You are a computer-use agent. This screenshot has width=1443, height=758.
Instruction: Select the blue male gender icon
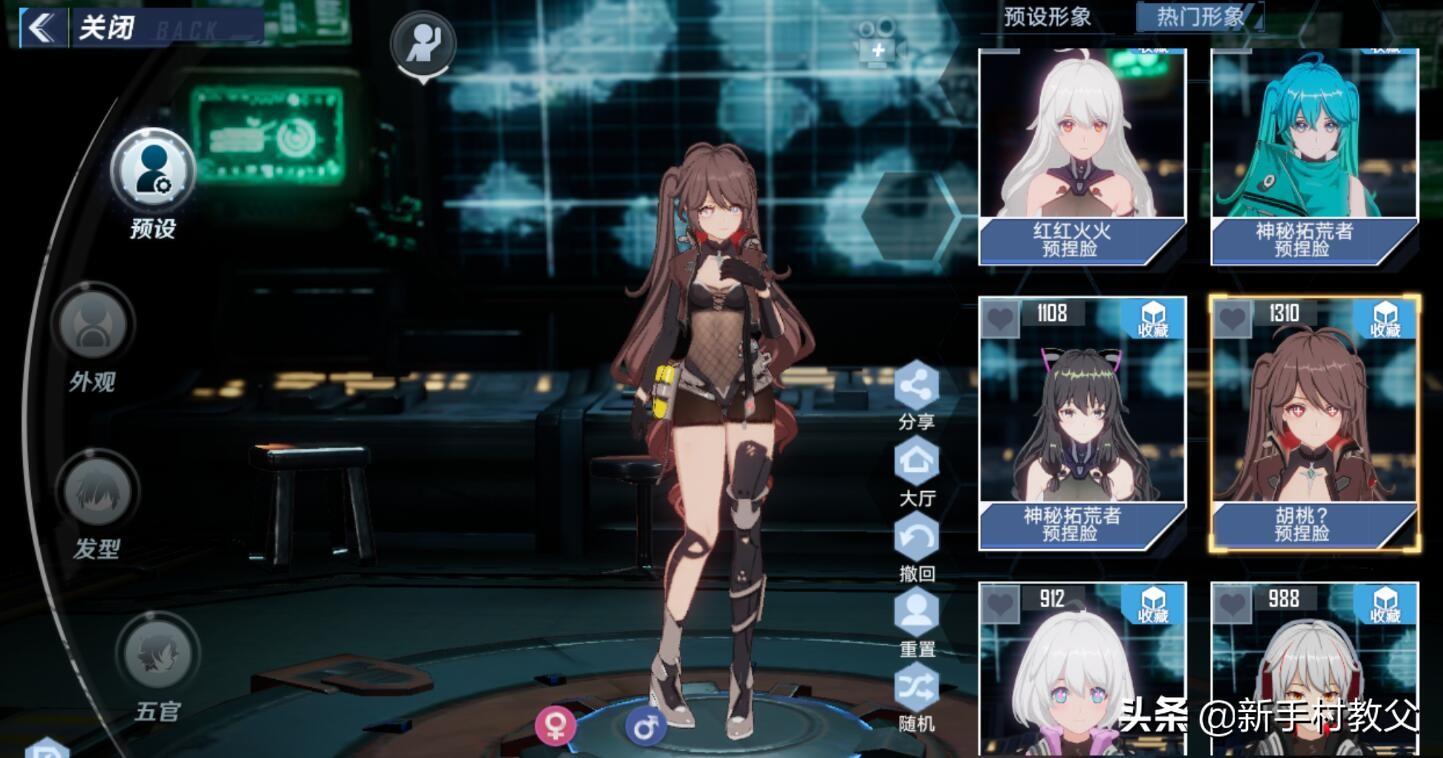tap(646, 725)
